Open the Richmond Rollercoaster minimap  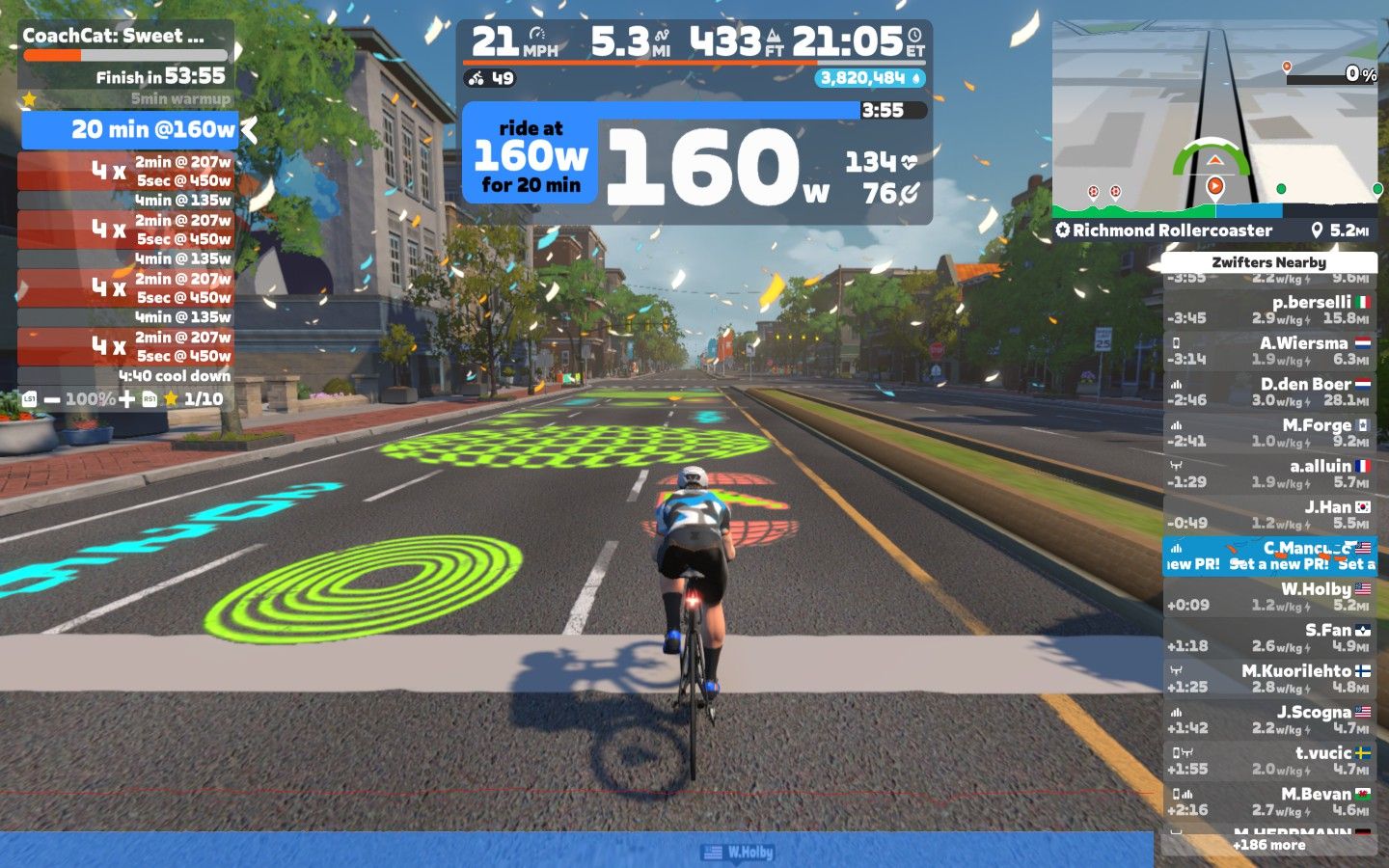[x=1214, y=121]
